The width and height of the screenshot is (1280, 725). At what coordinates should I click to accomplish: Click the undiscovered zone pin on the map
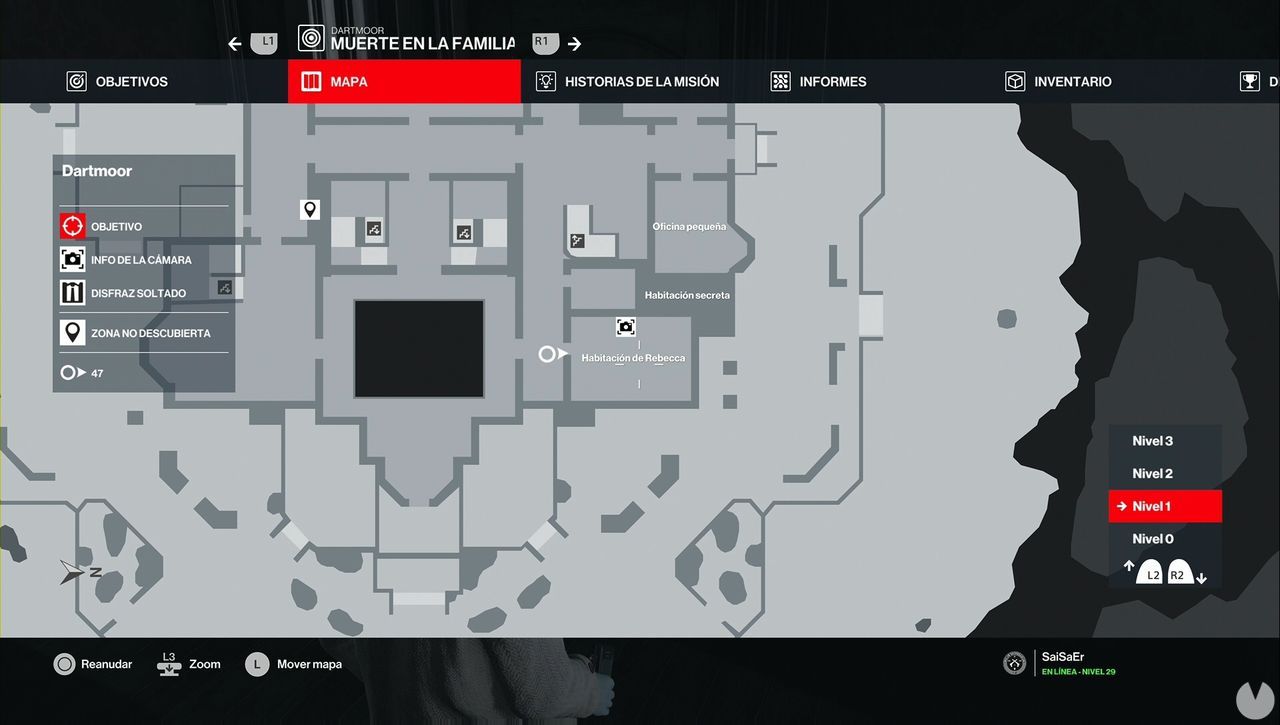point(310,209)
